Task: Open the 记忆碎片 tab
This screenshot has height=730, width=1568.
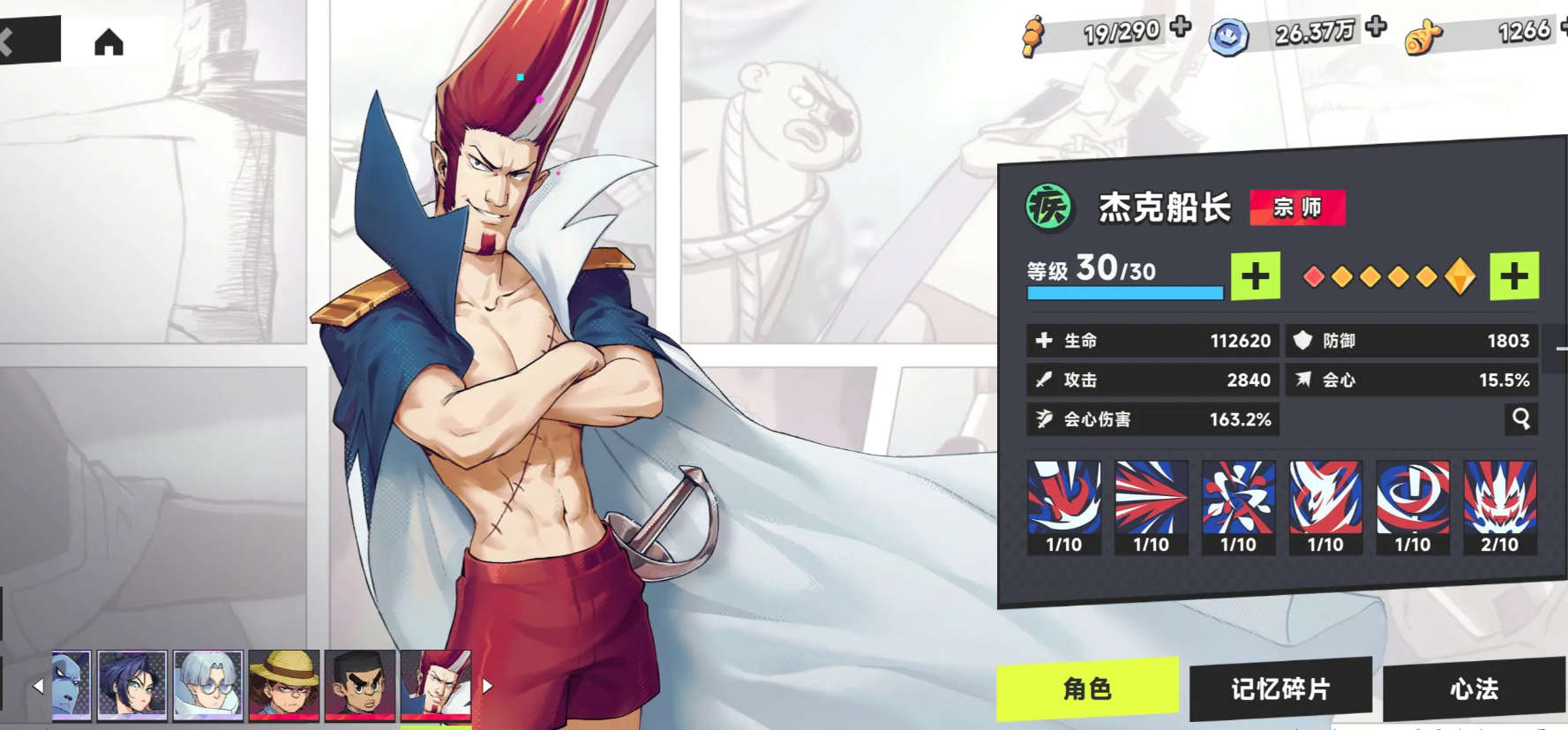Action: pos(1279,689)
